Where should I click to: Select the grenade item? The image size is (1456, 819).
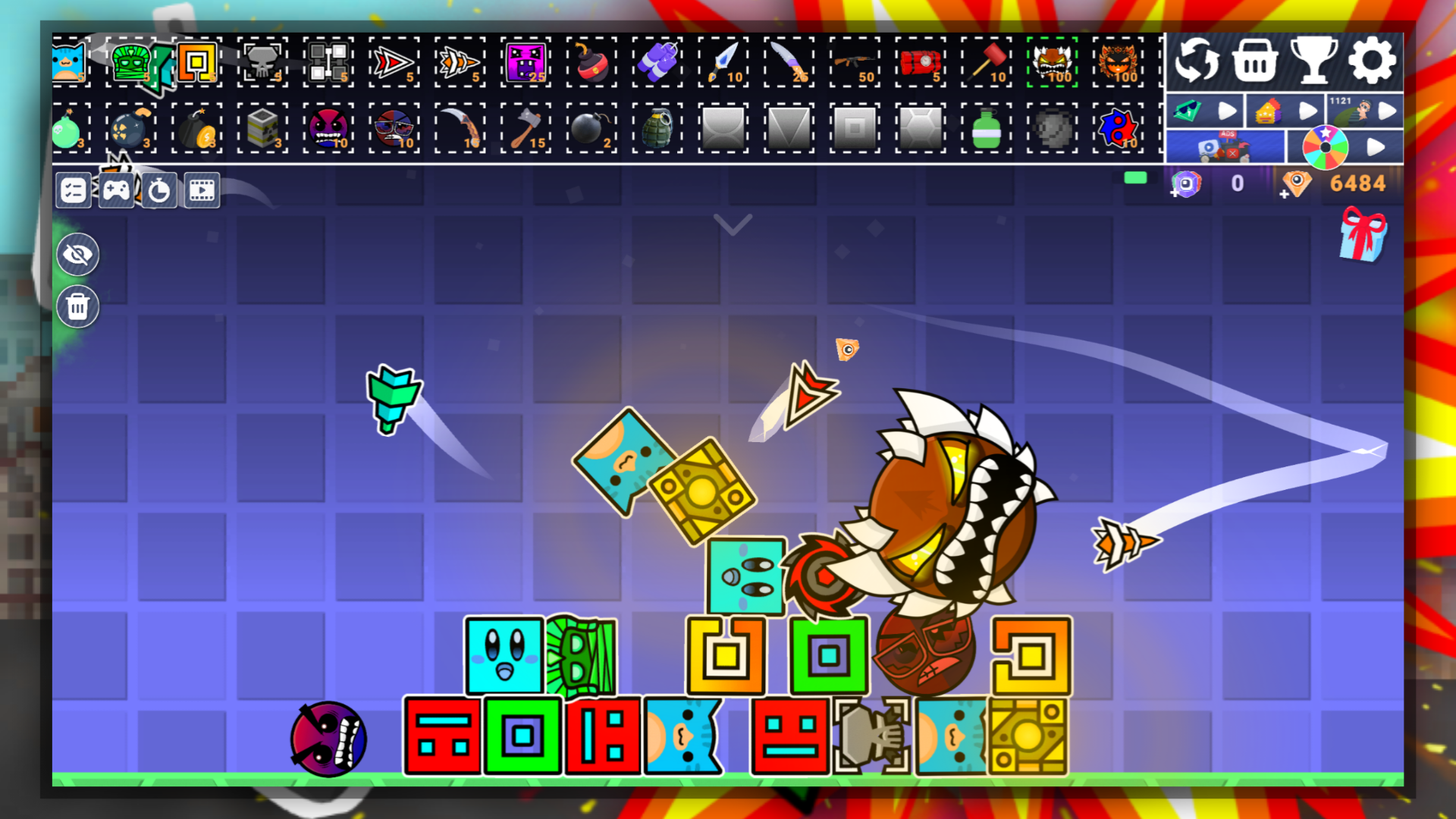click(657, 129)
